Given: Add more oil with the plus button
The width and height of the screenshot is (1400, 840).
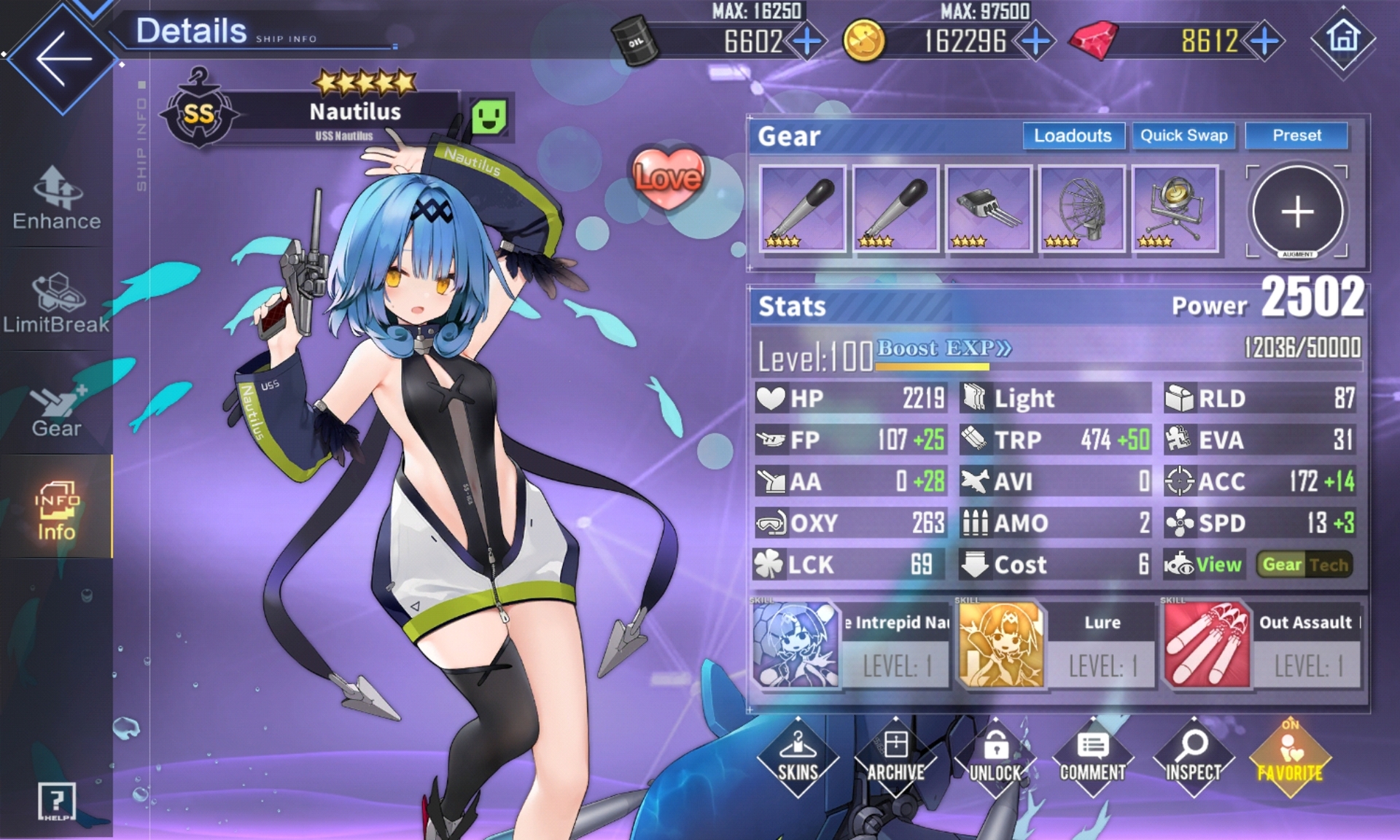Looking at the screenshot, I should tap(806, 42).
